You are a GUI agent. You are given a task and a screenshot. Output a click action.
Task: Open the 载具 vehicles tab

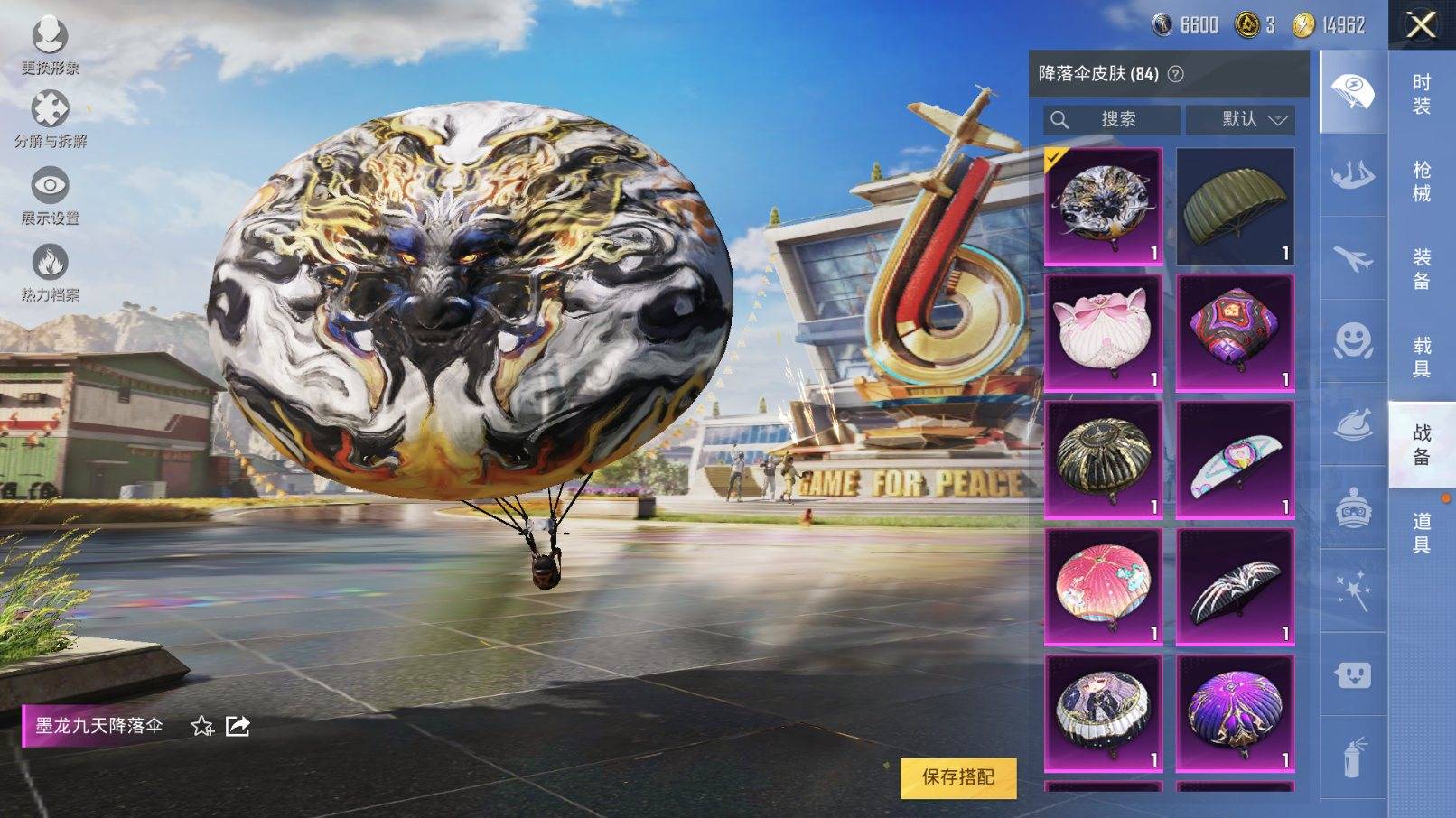1422,357
